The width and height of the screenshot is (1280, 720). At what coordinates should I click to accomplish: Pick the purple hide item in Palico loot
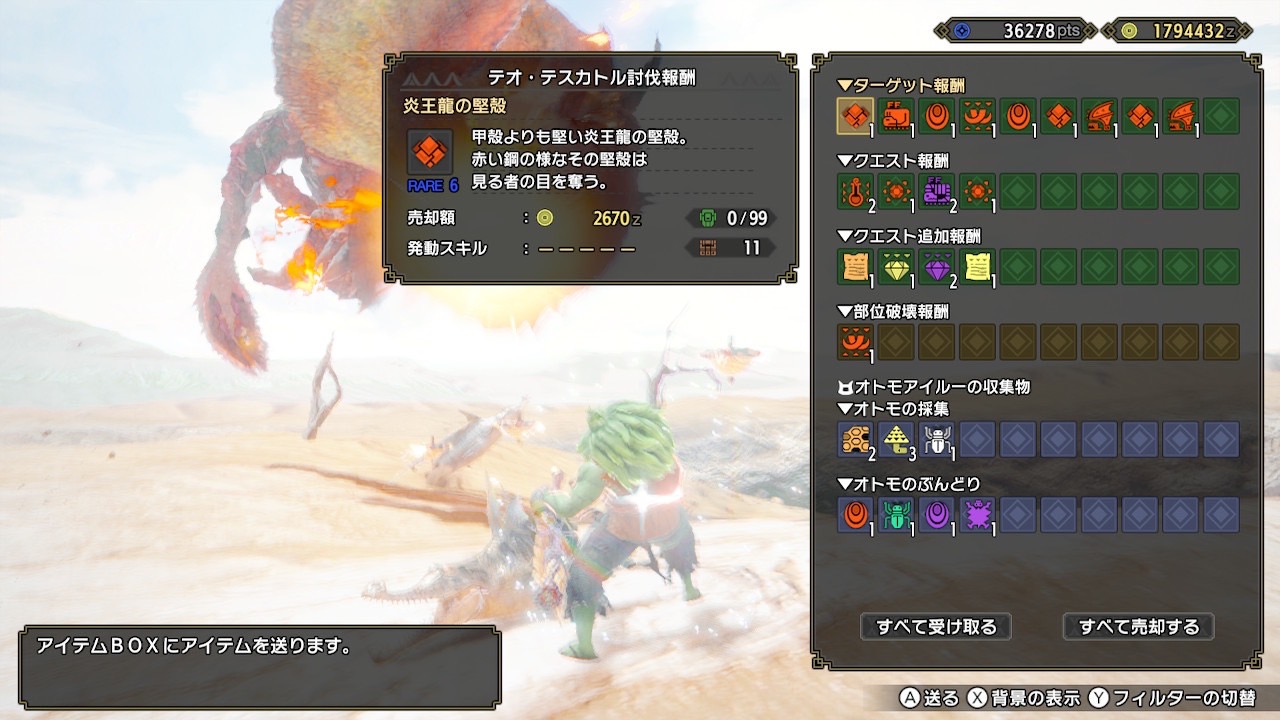click(977, 515)
